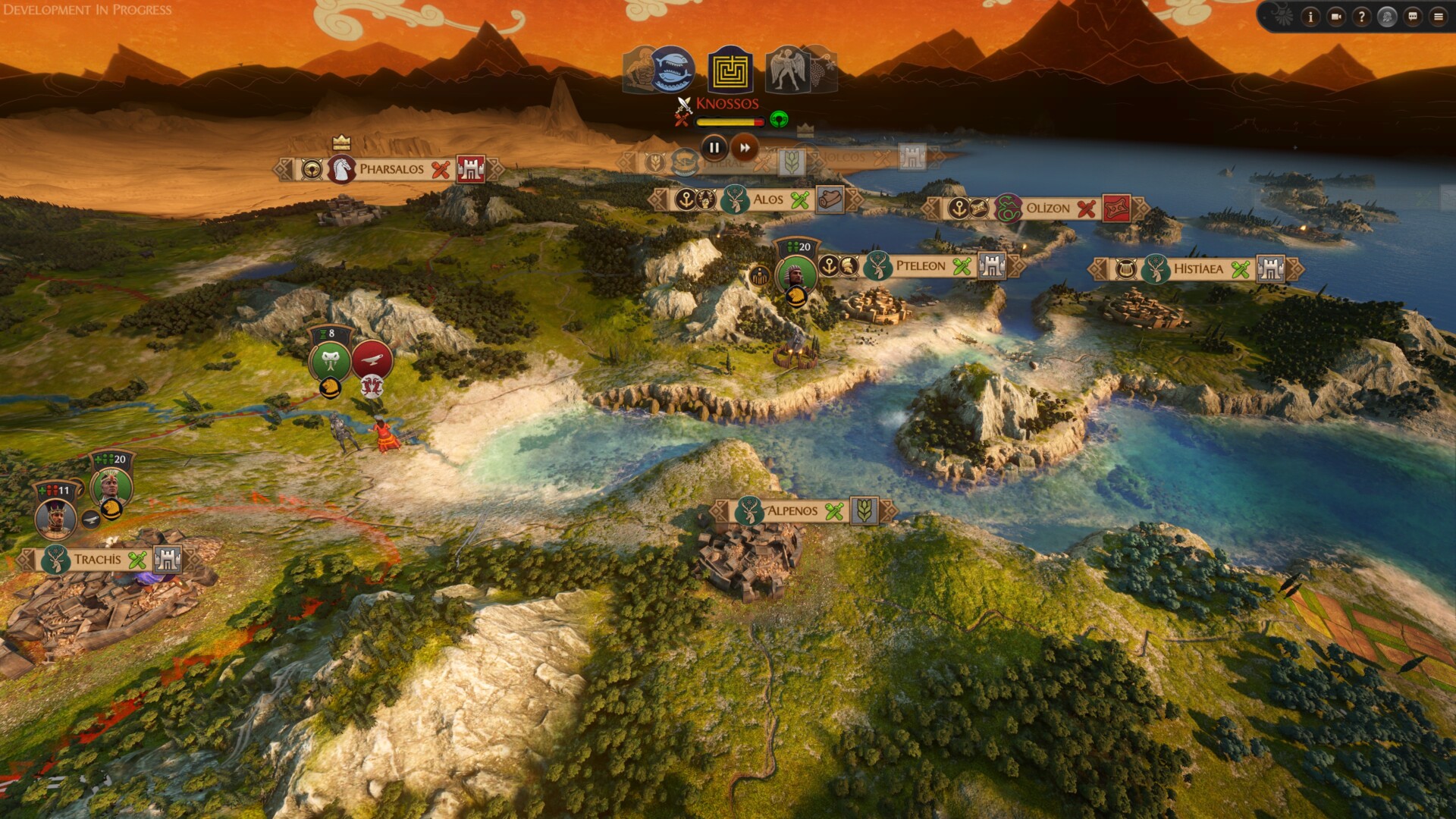
Task: Select the 11-unit army portrait above Trachis
Action: (x=55, y=517)
